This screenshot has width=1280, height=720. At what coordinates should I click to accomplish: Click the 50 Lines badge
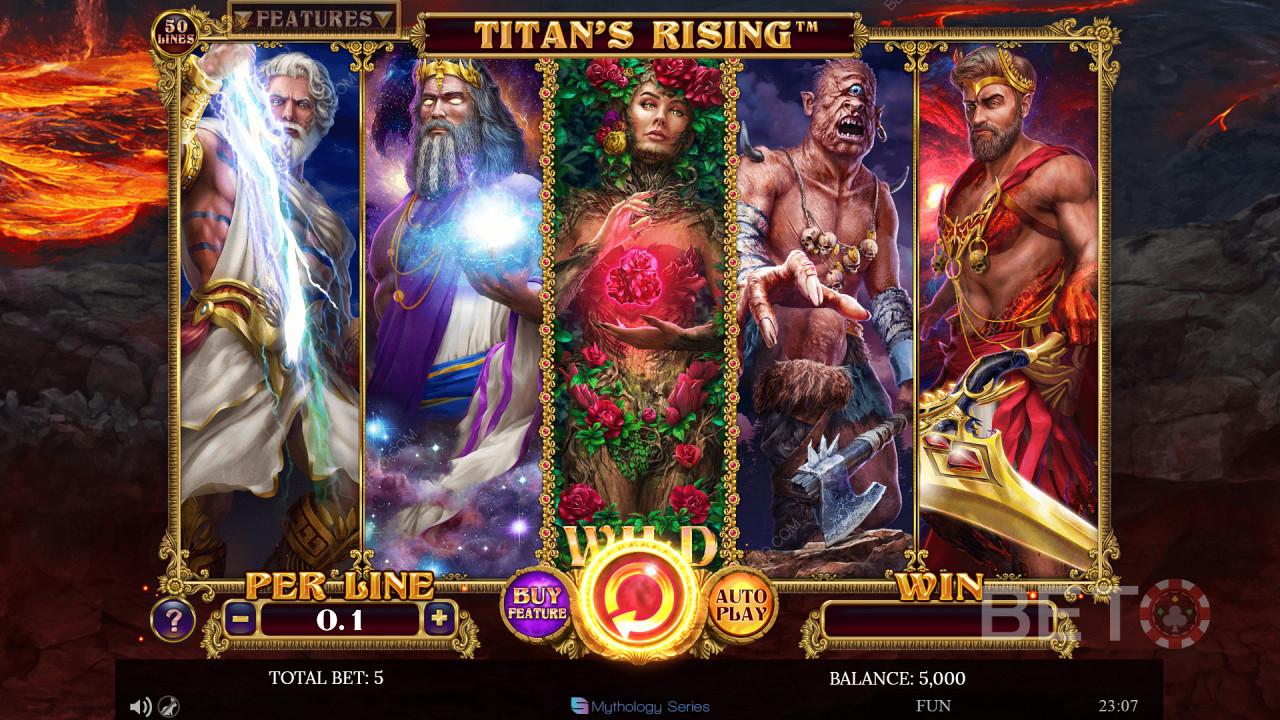(175, 32)
